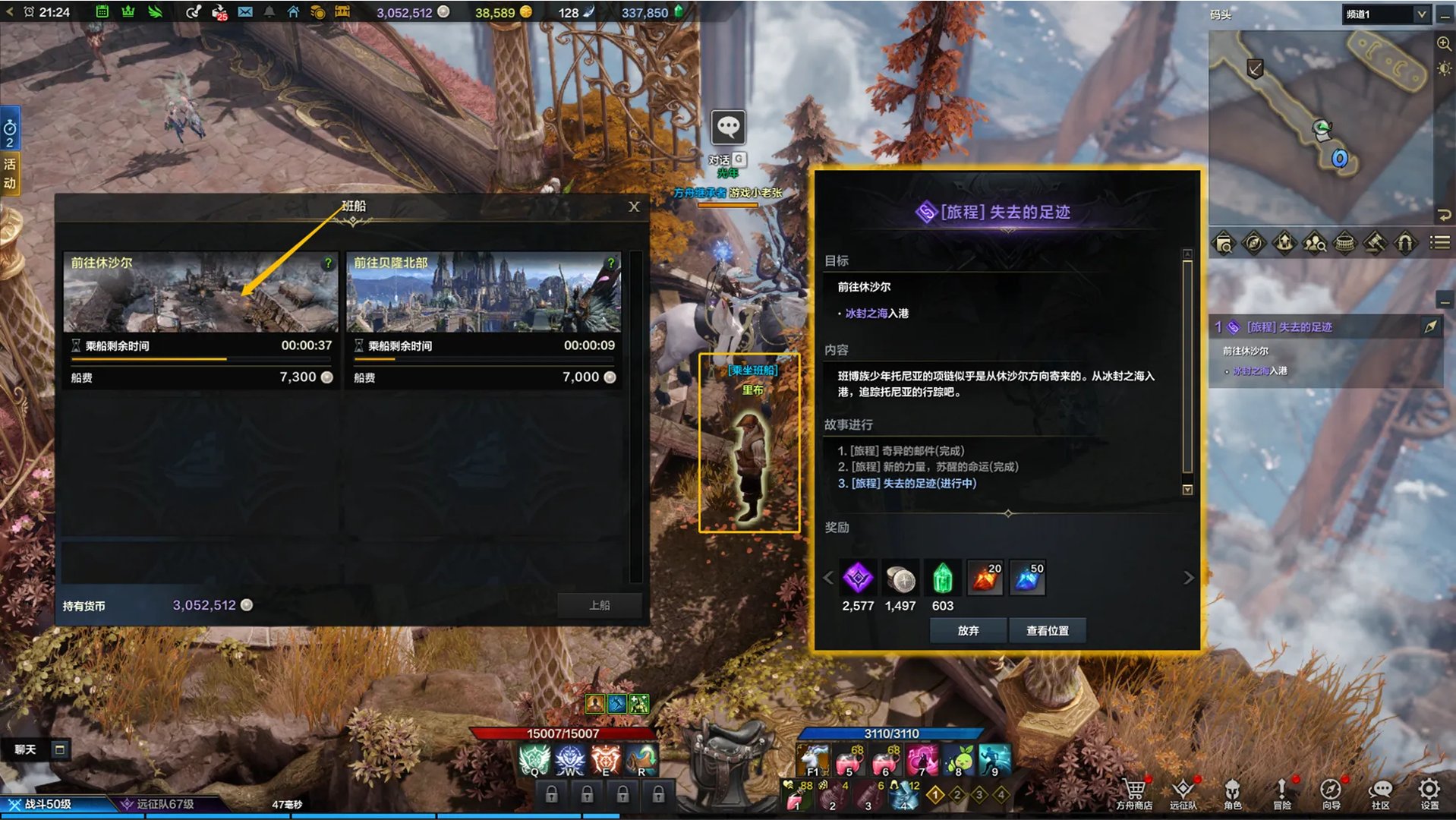Show next quest rewards with right arrow

1188,578
